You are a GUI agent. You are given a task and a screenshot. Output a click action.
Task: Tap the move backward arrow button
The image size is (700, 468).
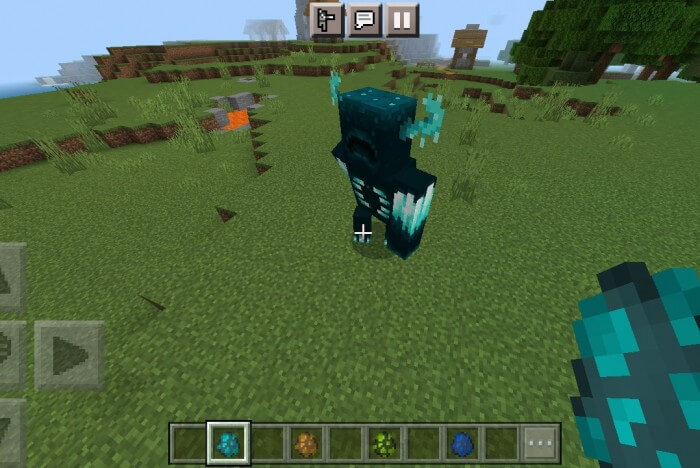pyautogui.click(x=10, y=432)
